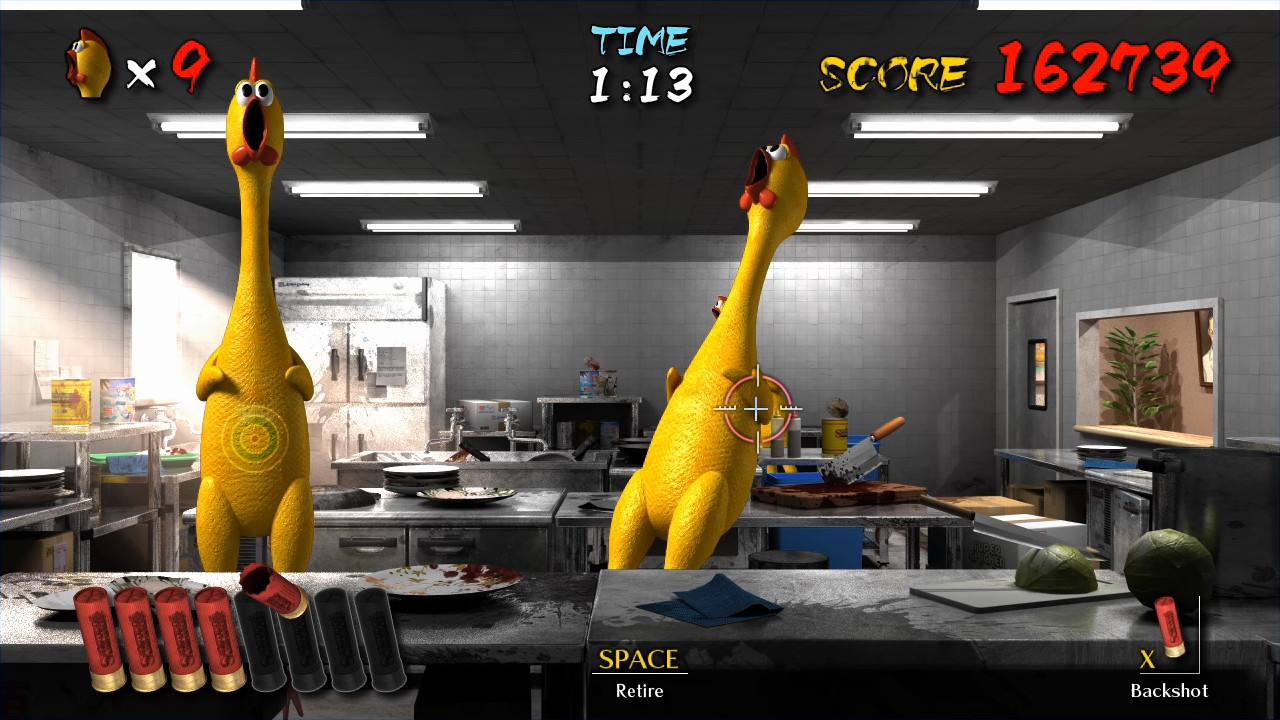1280x720 pixels.
Task: Click the yellow paint can on the shelf
Action: [x=832, y=438]
